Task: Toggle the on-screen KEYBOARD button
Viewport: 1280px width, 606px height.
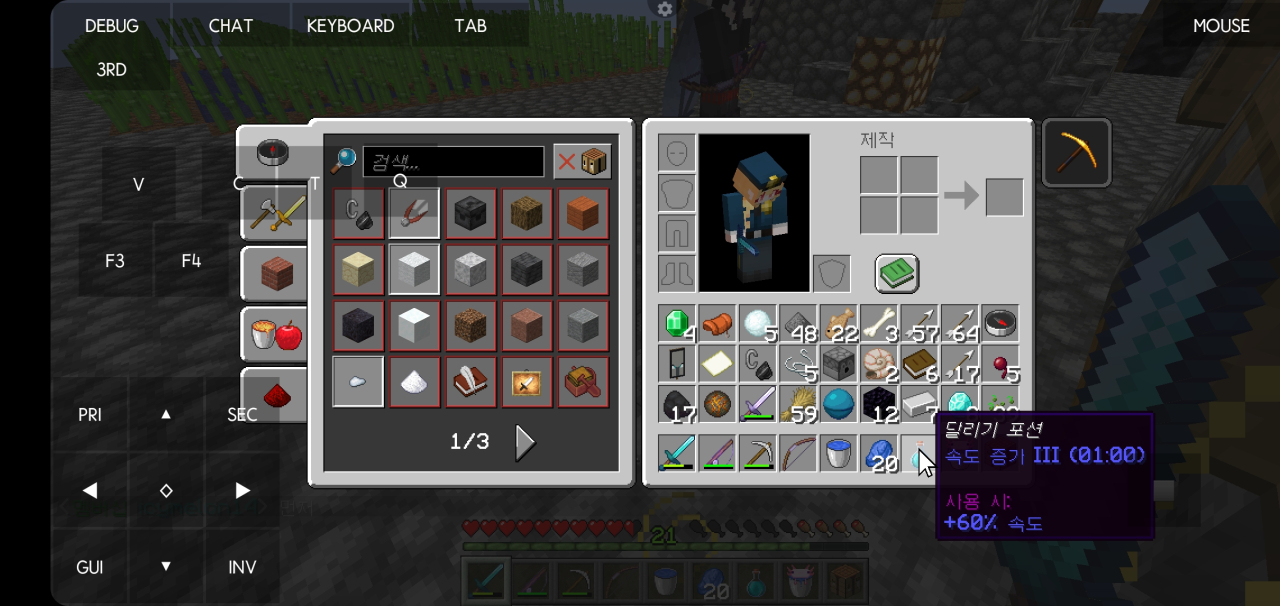Action: click(350, 26)
